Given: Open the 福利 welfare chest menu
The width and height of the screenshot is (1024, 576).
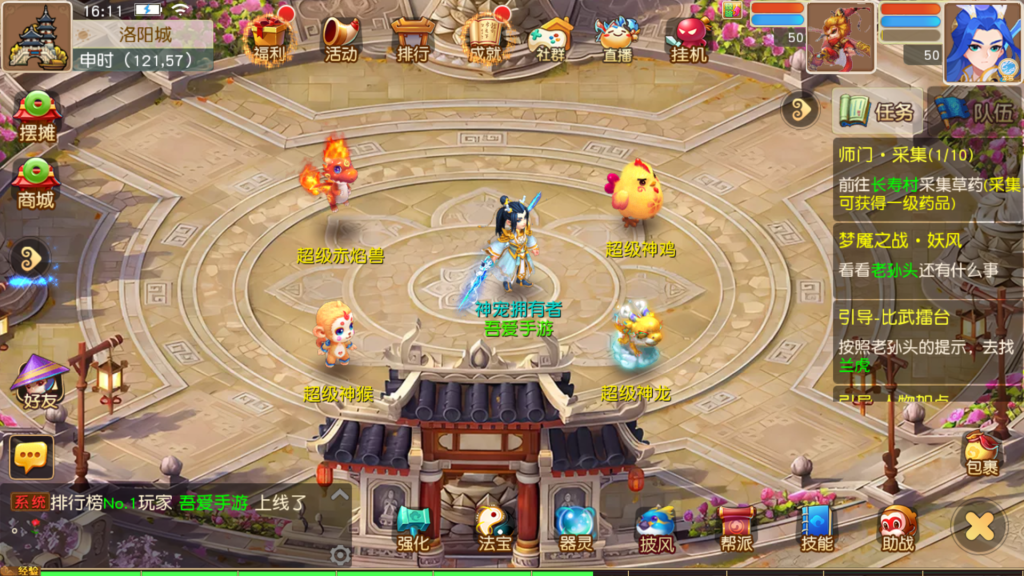Looking at the screenshot, I should (268, 38).
